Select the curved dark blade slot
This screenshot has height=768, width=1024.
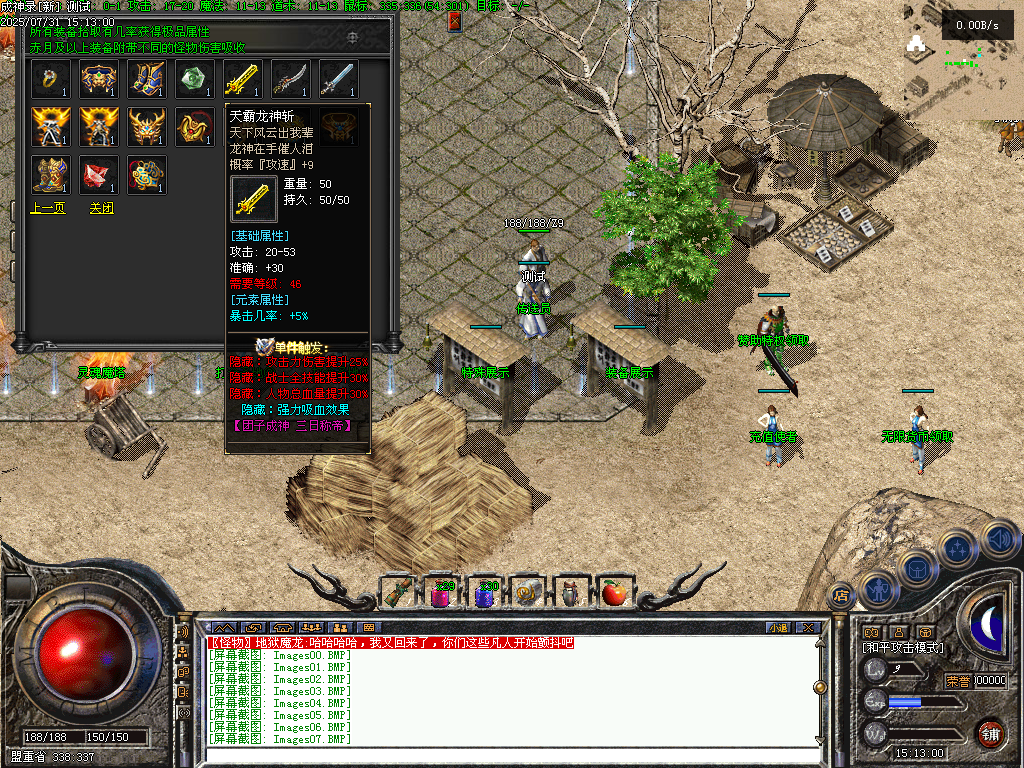point(290,80)
